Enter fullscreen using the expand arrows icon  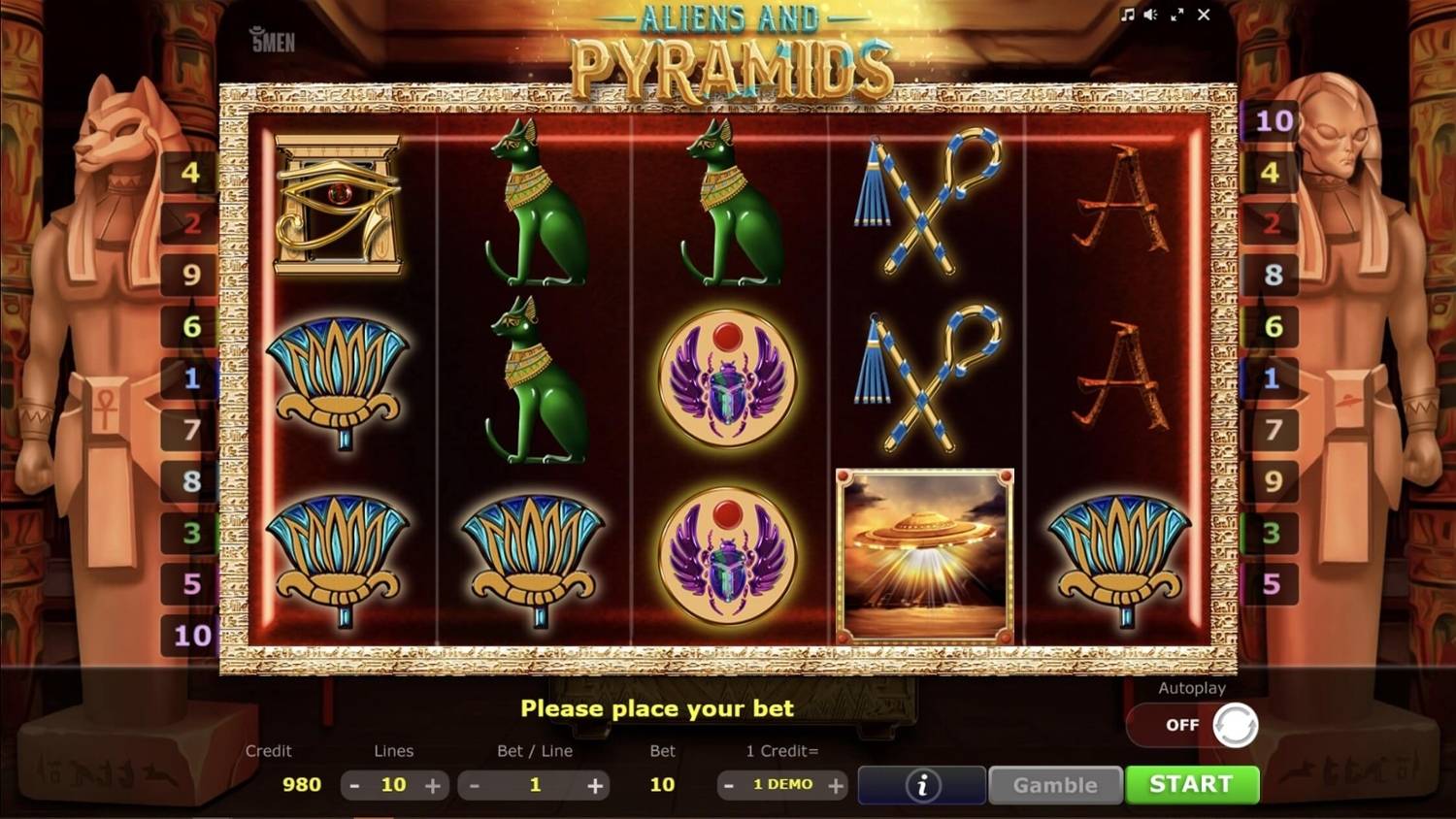(x=1177, y=15)
